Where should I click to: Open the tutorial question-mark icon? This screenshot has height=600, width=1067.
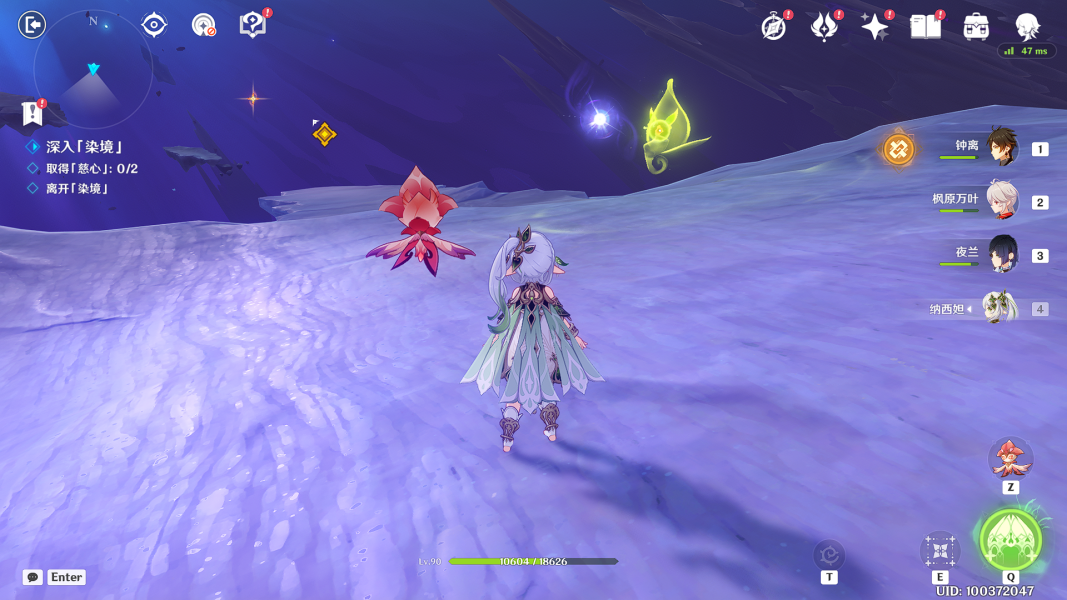pyautogui.click(x=253, y=25)
